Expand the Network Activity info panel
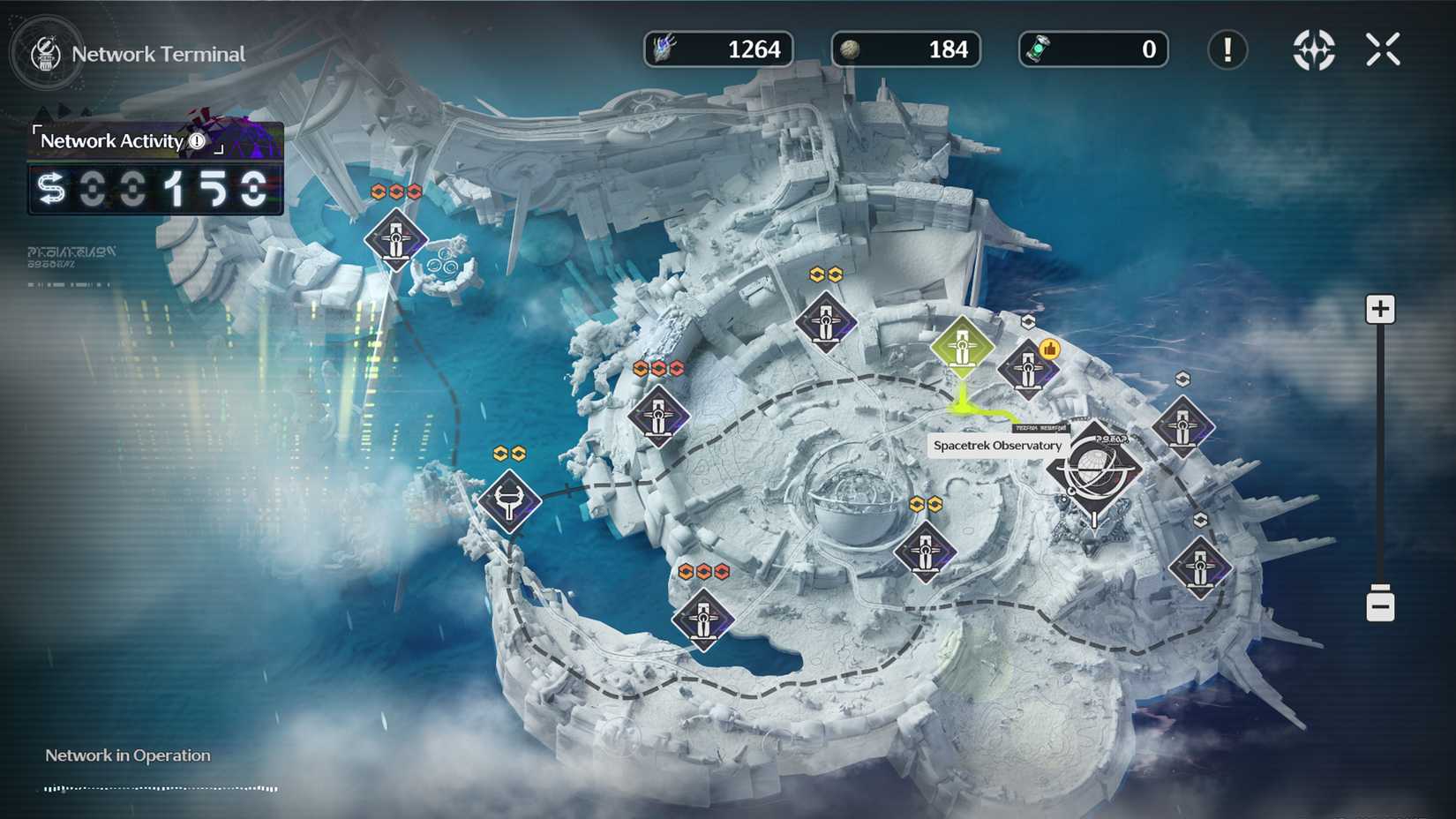 [199, 140]
